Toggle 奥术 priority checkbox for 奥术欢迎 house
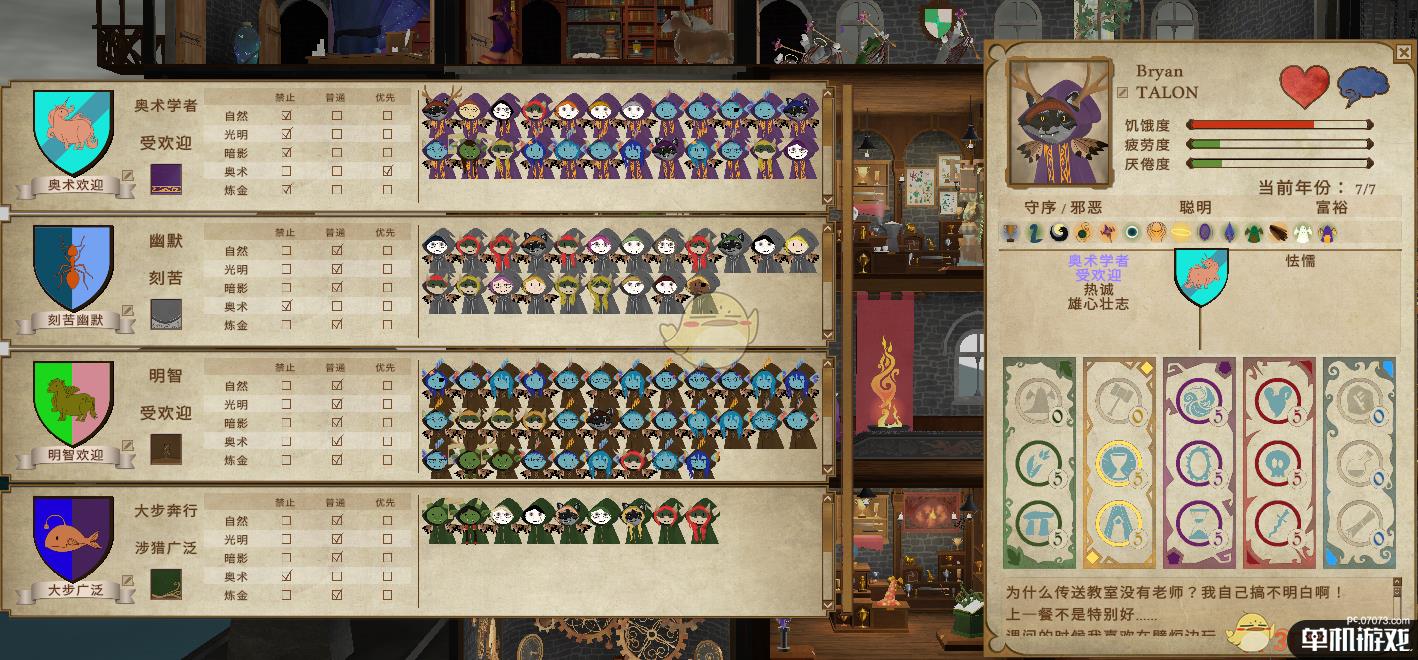This screenshot has height=660, width=1418. (387, 171)
